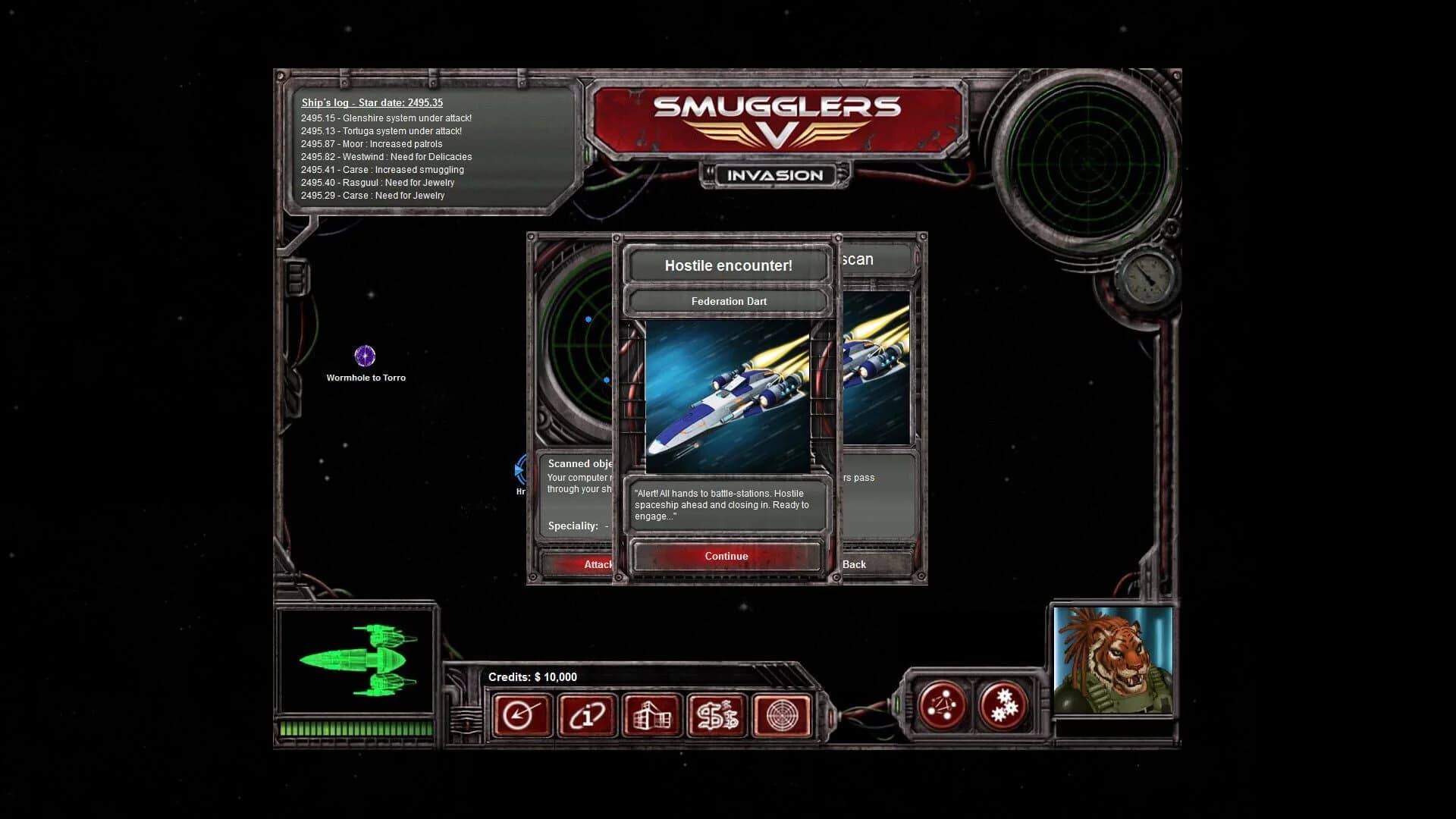Activate the targeting scanner icon
This screenshot has height=819, width=1456.
click(781, 714)
